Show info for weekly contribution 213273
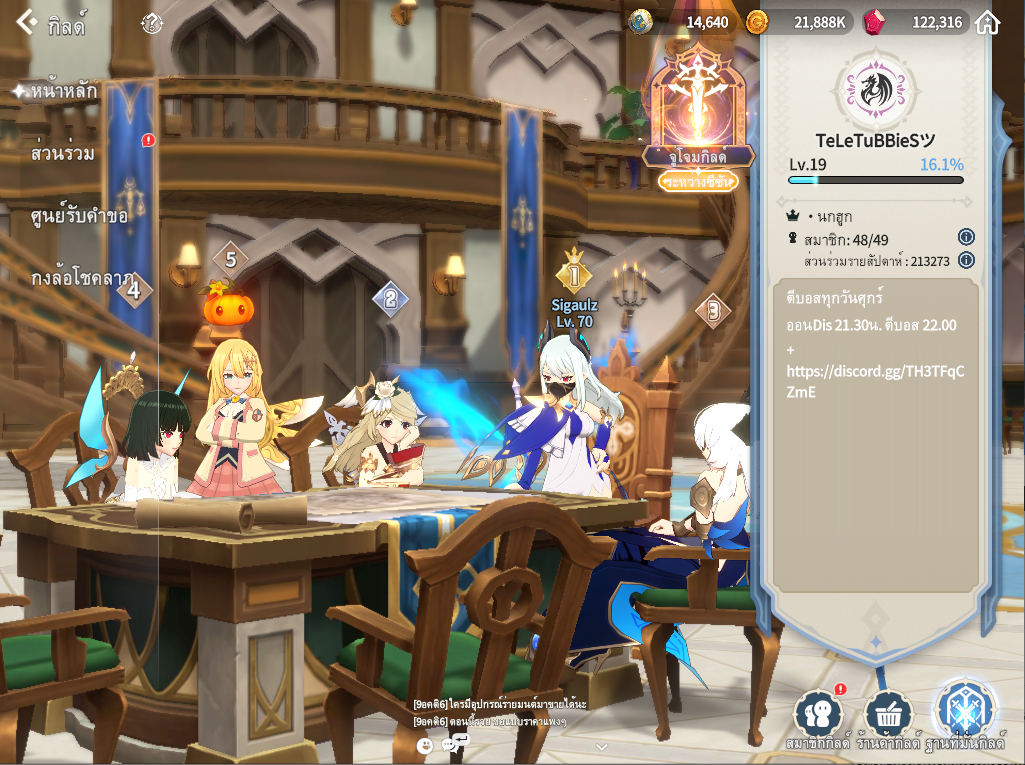Image resolution: width=1025 pixels, height=765 pixels. (x=966, y=260)
